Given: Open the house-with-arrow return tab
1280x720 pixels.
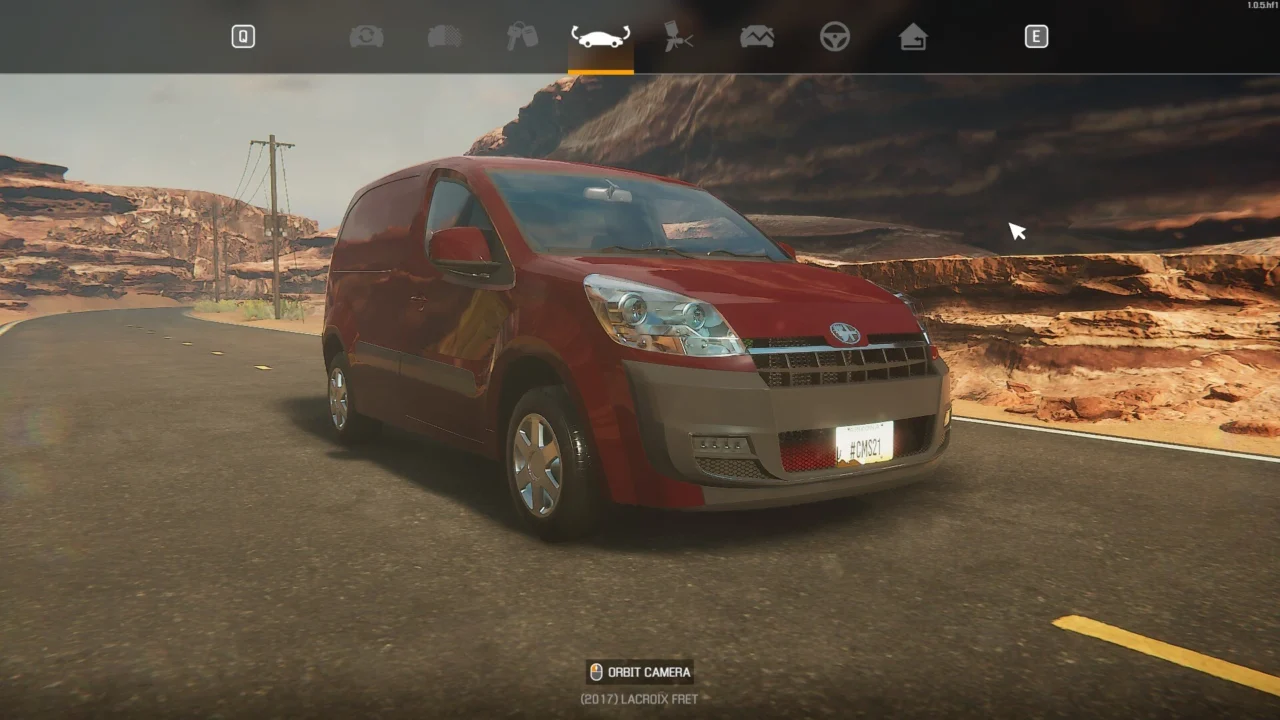Looking at the screenshot, I should pyautogui.click(x=912, y=37).
